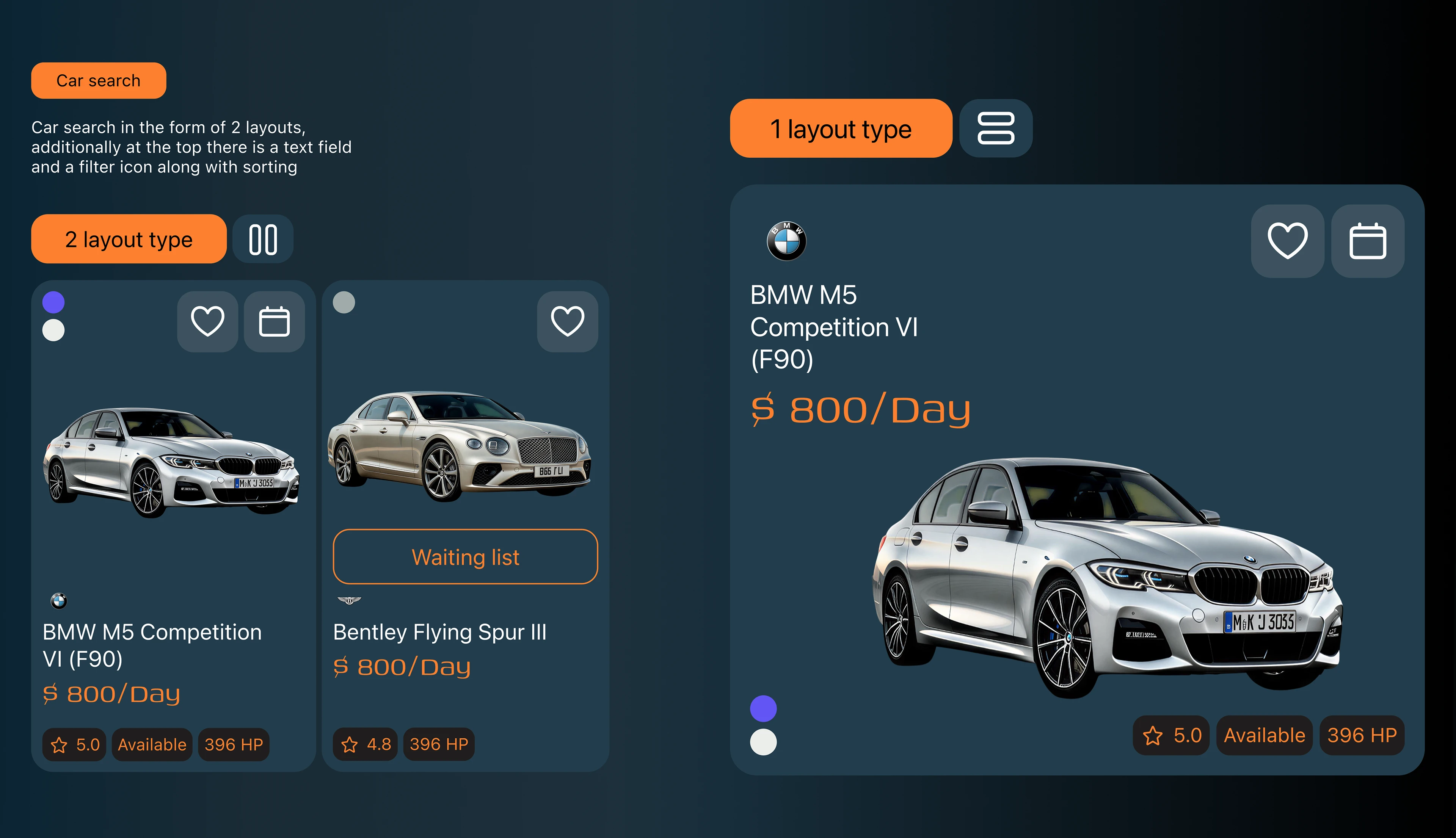Switch to the 2 layout type view
Screen dimensions: 1456x838
coord(129,239)
